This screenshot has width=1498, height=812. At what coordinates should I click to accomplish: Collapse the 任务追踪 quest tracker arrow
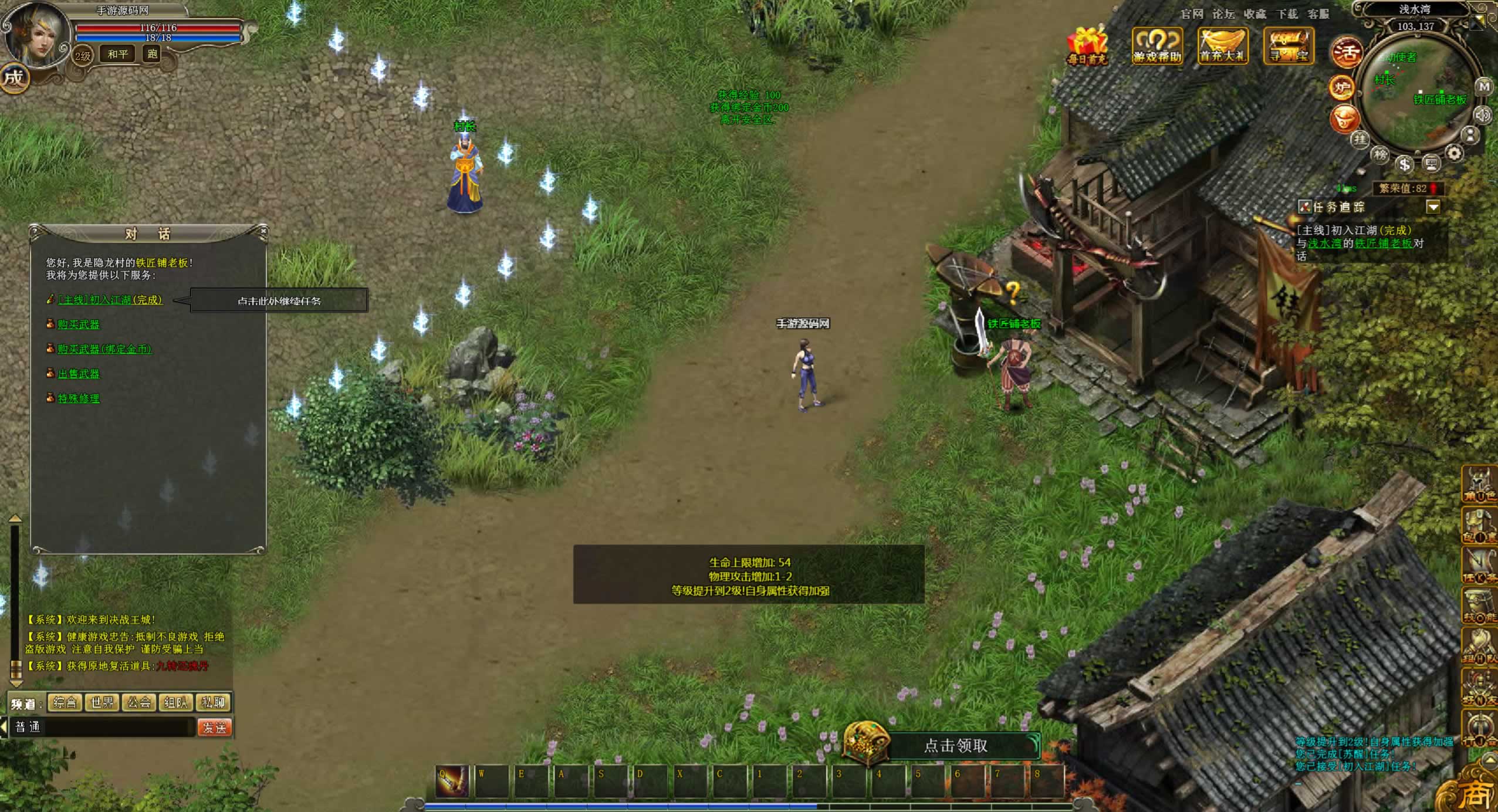pyautogui.click(x=1433, y=207)
